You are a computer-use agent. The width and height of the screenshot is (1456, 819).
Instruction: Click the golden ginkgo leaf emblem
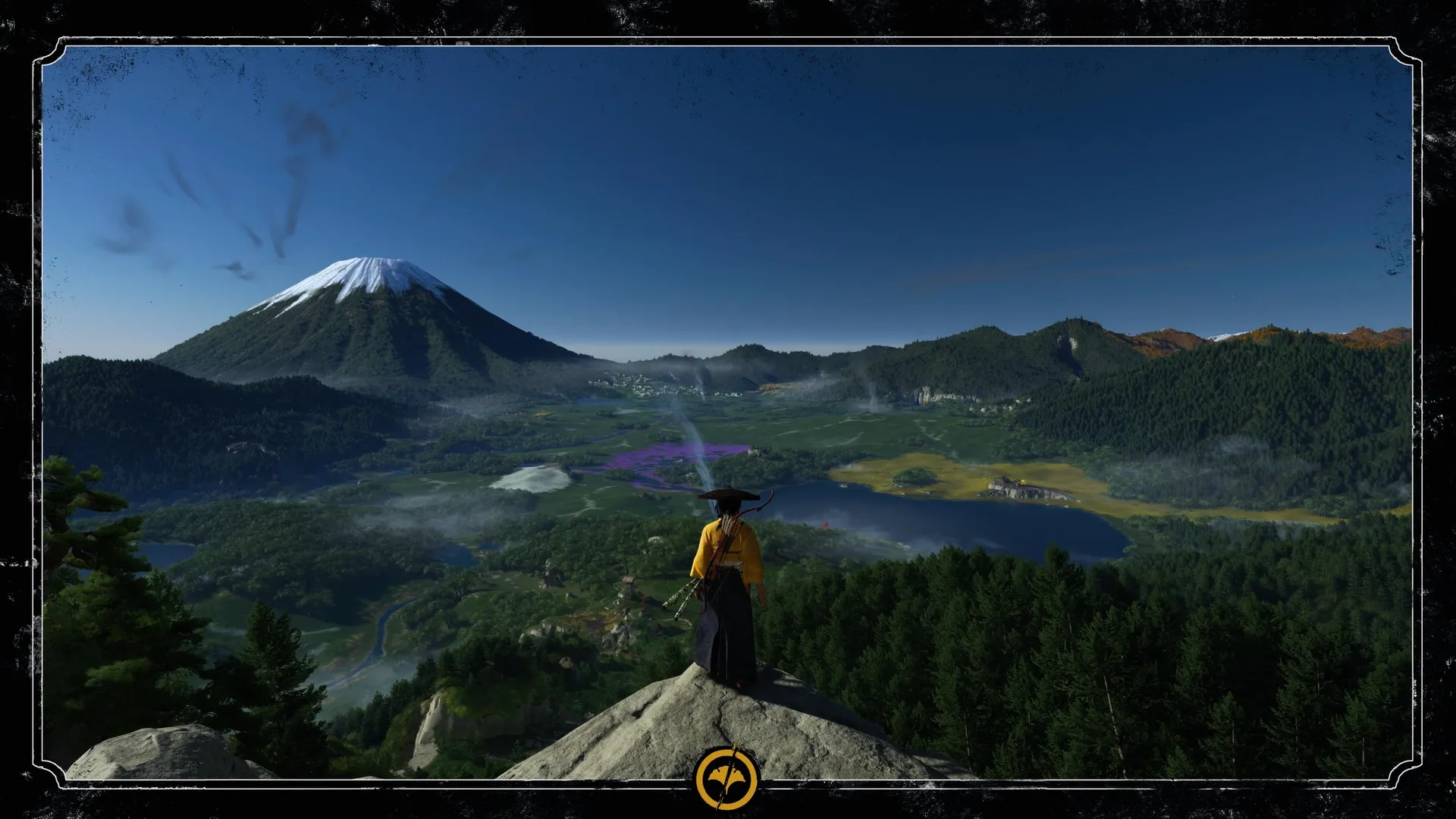click(727, 778)
